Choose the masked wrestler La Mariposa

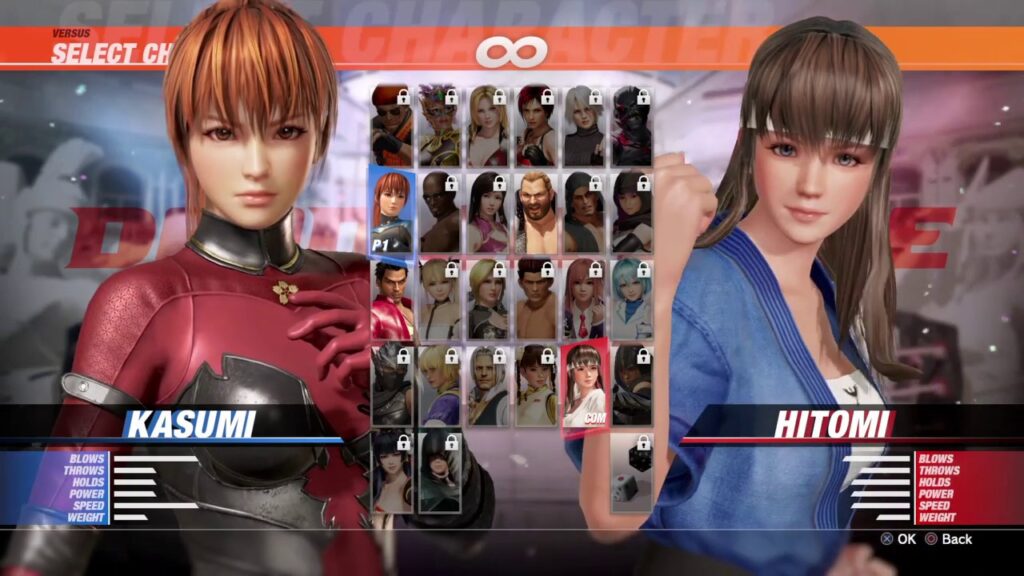click(439, 125)
